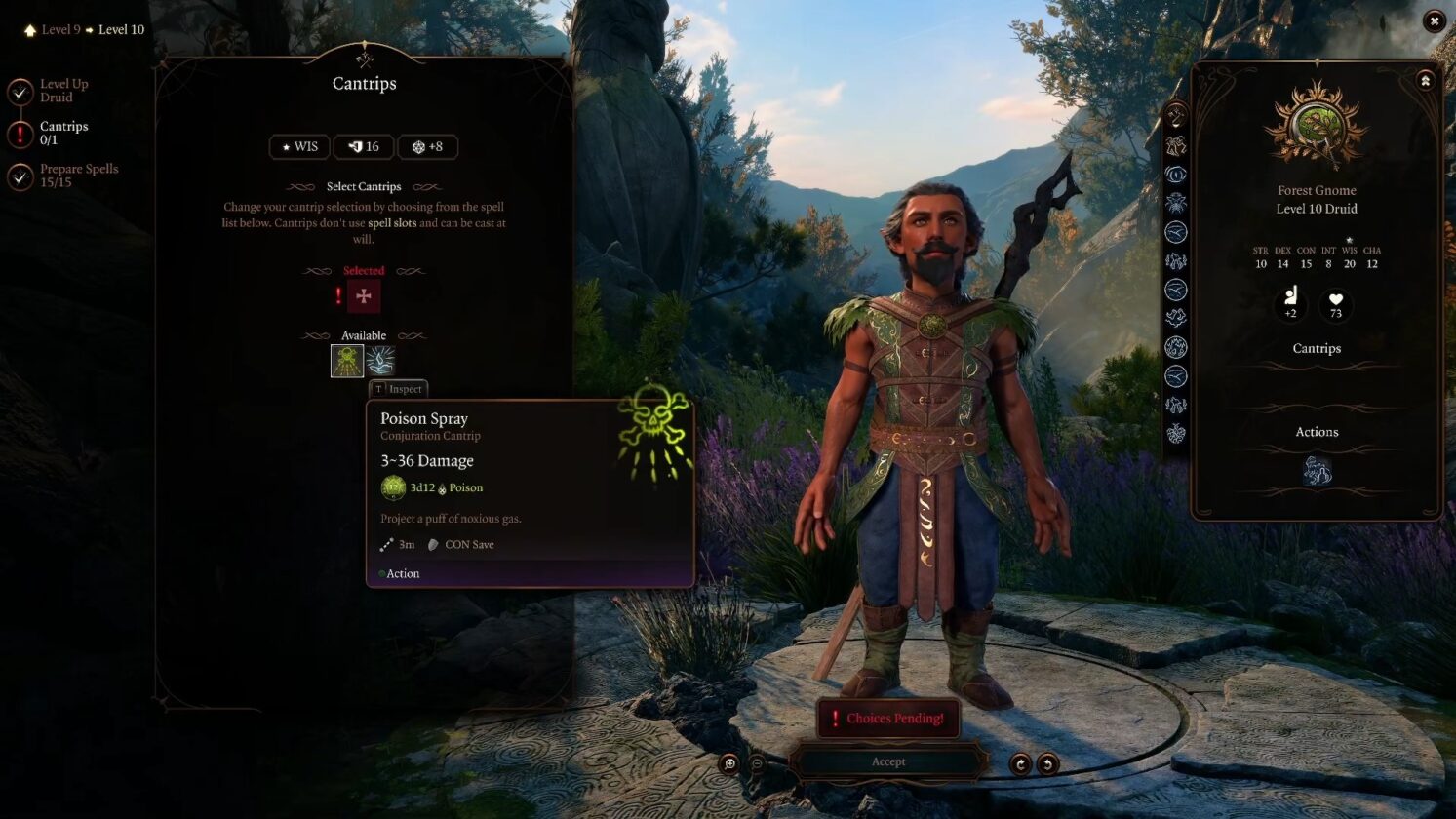
Task: Click the WIS spellcasting ability badge
Action: tap(299, 147)
